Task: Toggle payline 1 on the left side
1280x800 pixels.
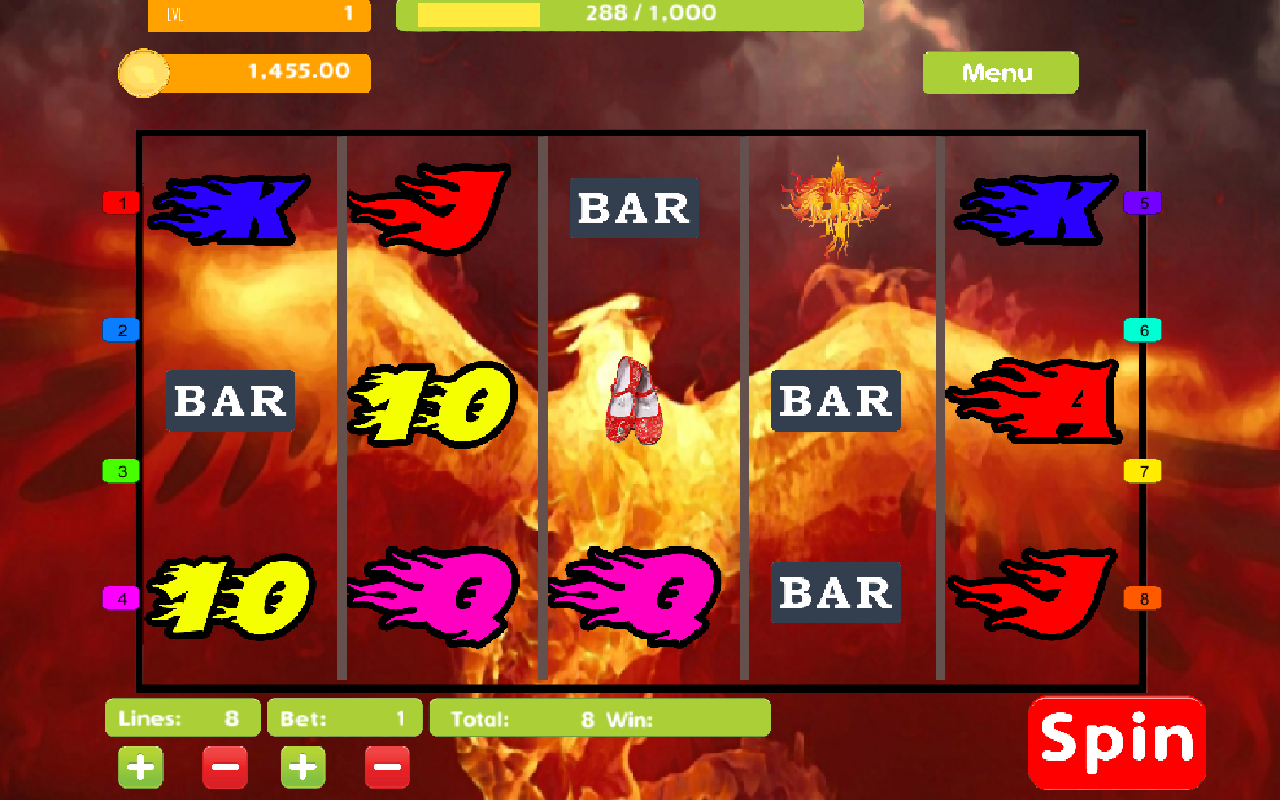Action: pos(121,202)
